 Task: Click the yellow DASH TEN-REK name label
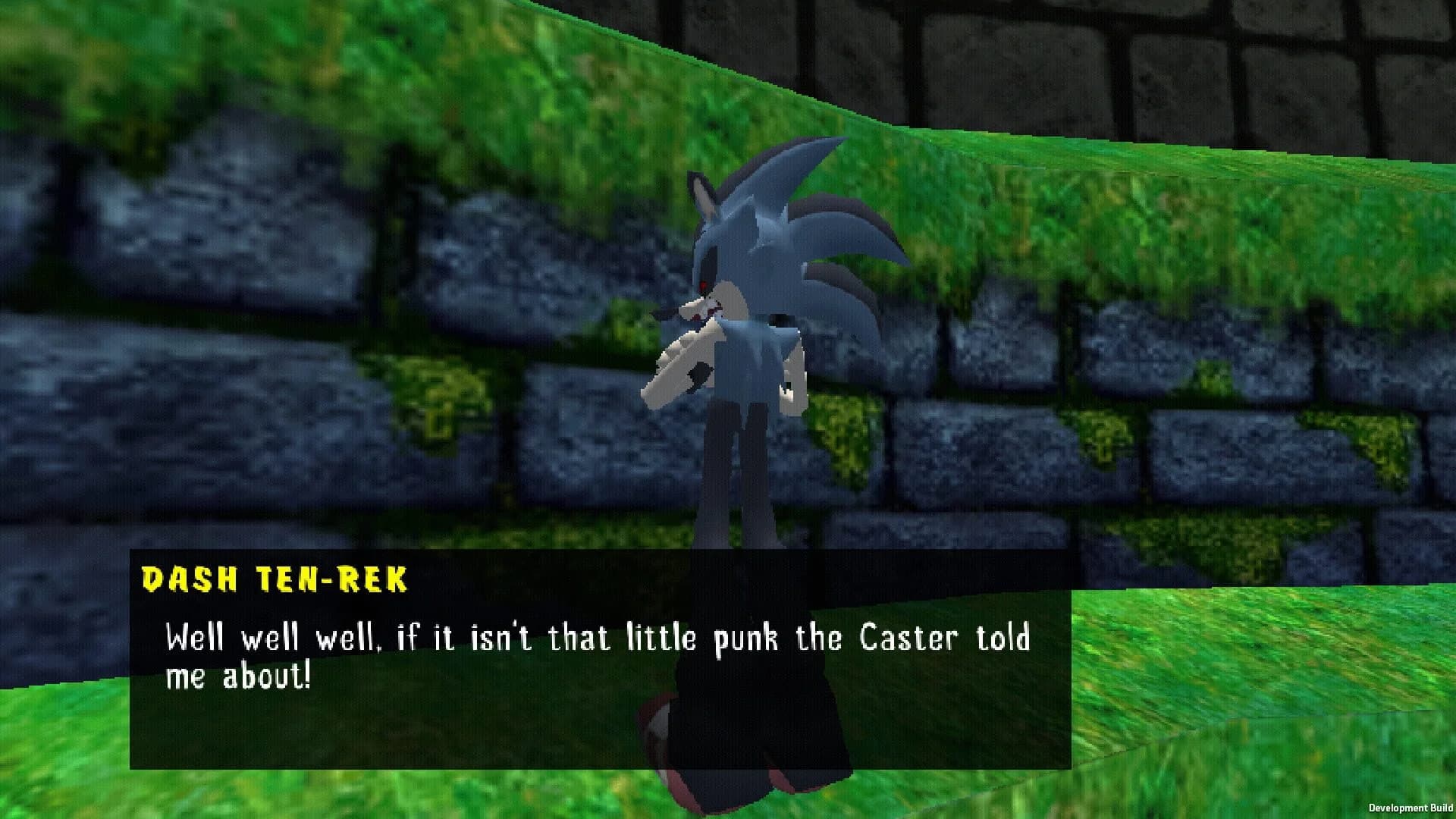tap(277, 580)
